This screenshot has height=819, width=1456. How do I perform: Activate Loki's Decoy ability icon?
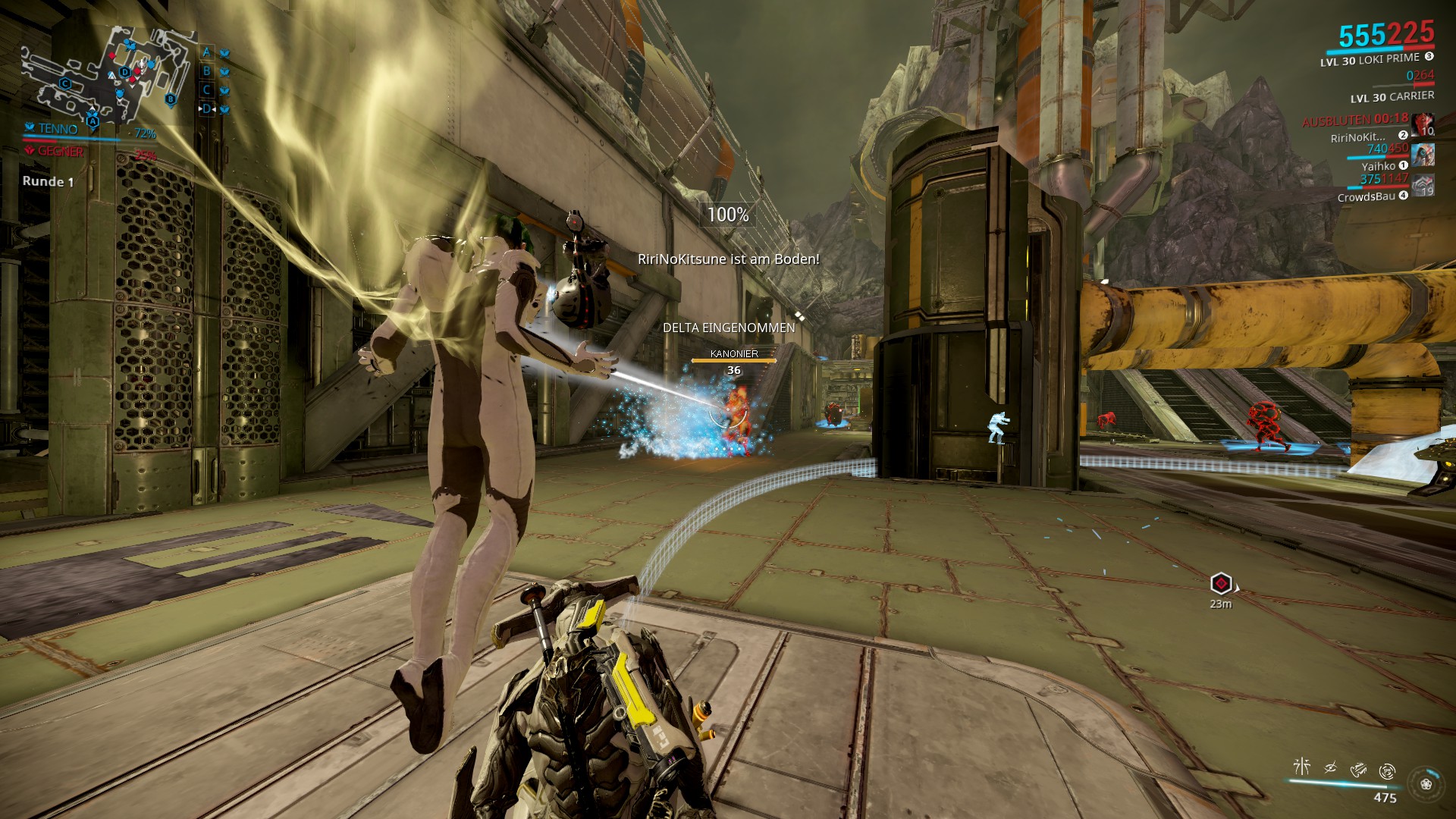[1301, 767]
